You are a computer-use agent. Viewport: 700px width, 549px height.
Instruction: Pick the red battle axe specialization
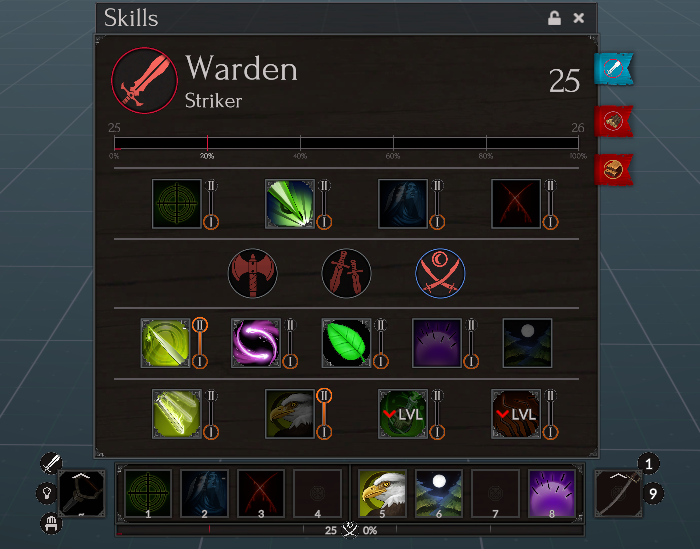pyautogui.click(x=252, y=273)
